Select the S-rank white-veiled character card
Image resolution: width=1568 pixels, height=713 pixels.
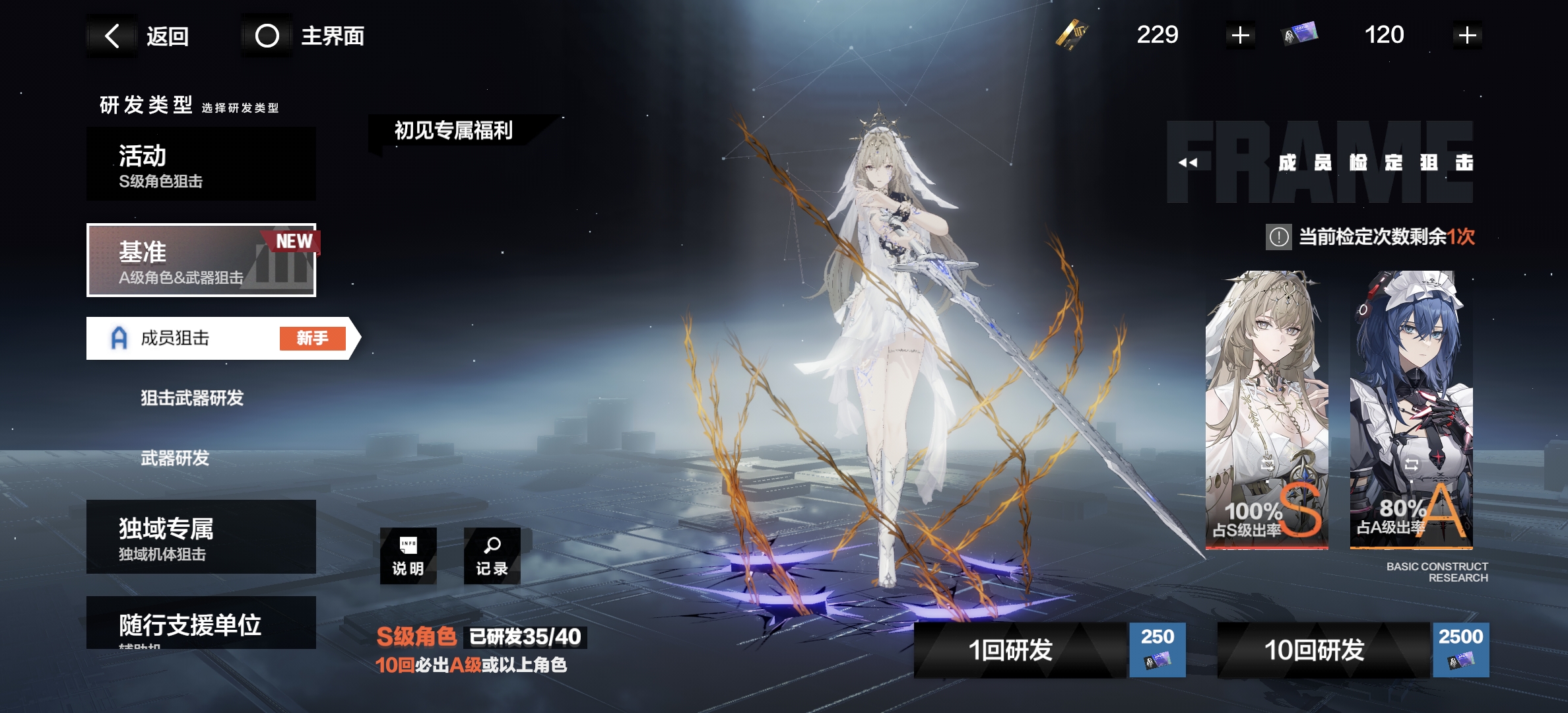[1266, 409]
